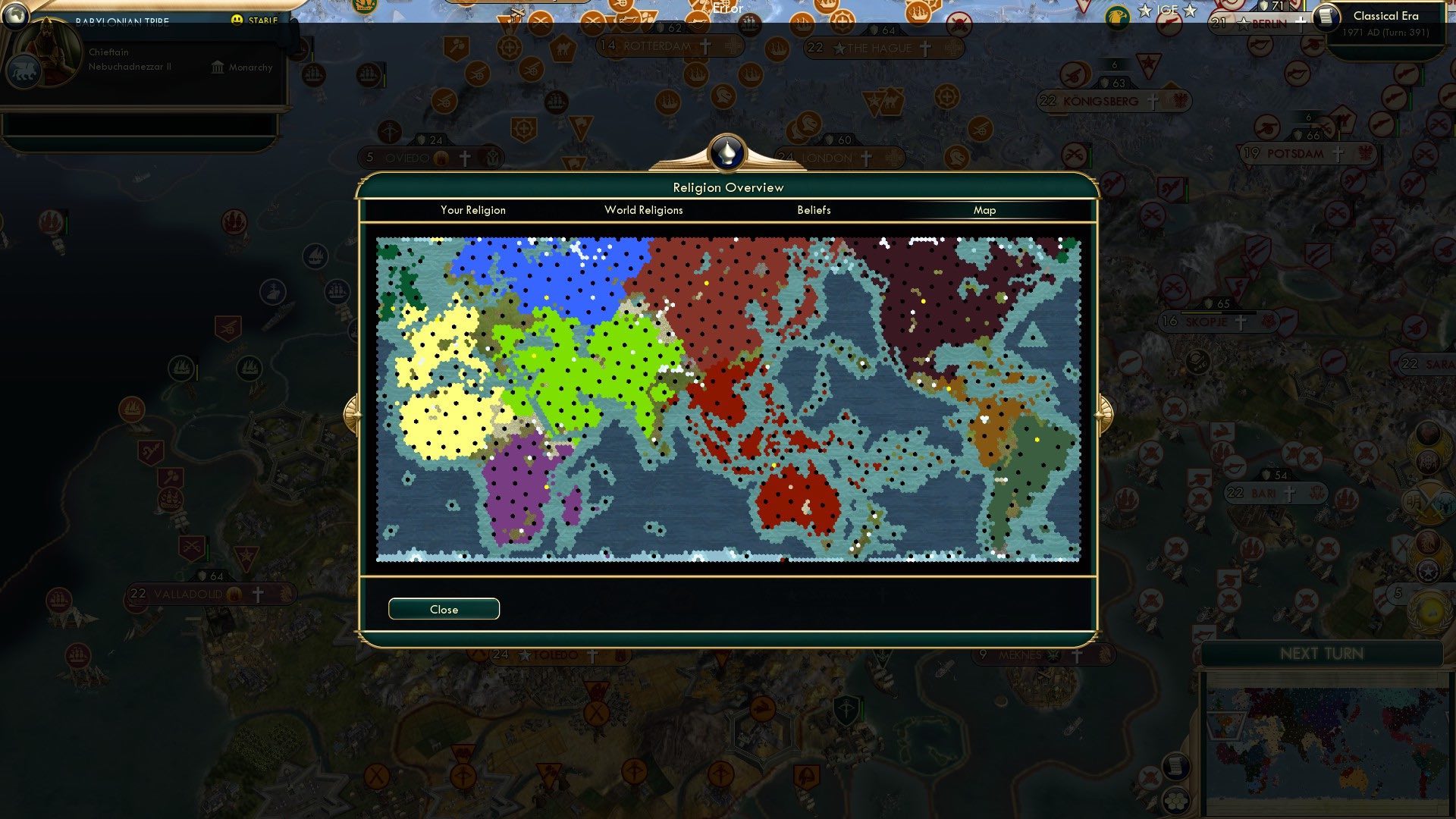1456x819 pixels.
Task: Toggle the star next to the IGE label
Action: 1145,11
